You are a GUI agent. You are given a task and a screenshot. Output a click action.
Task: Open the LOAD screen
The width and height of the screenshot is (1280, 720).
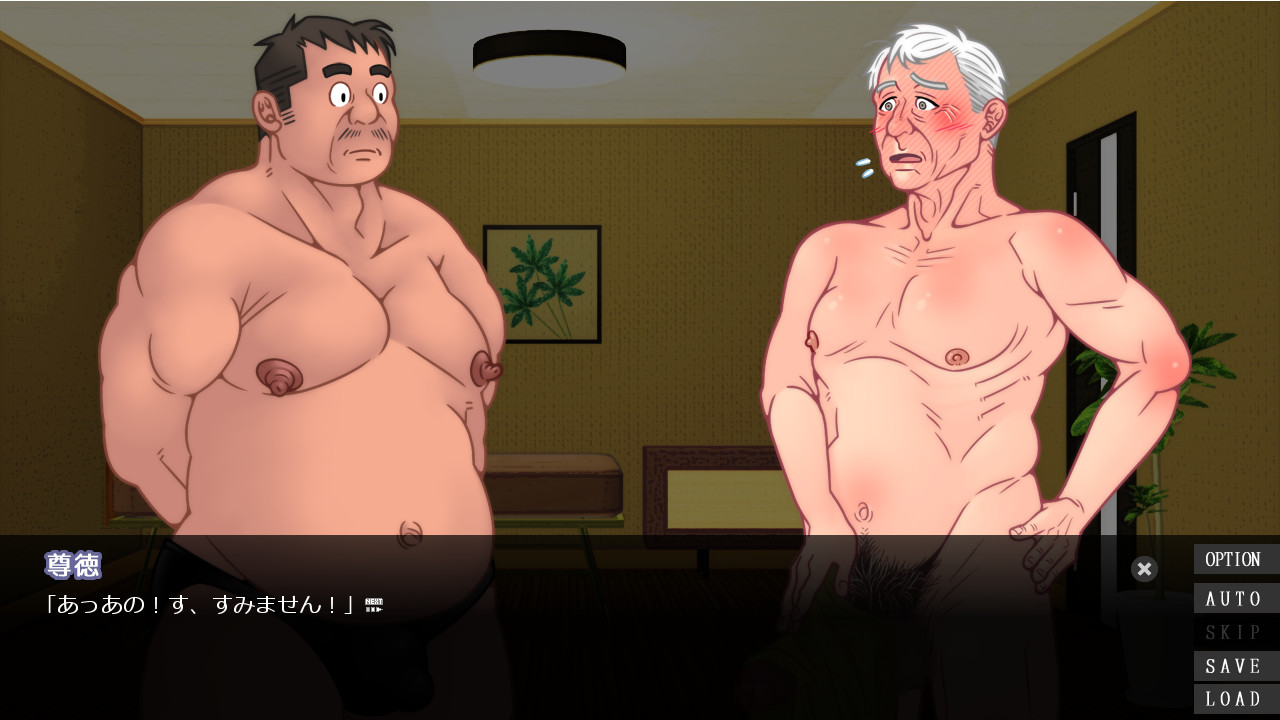1234,699
